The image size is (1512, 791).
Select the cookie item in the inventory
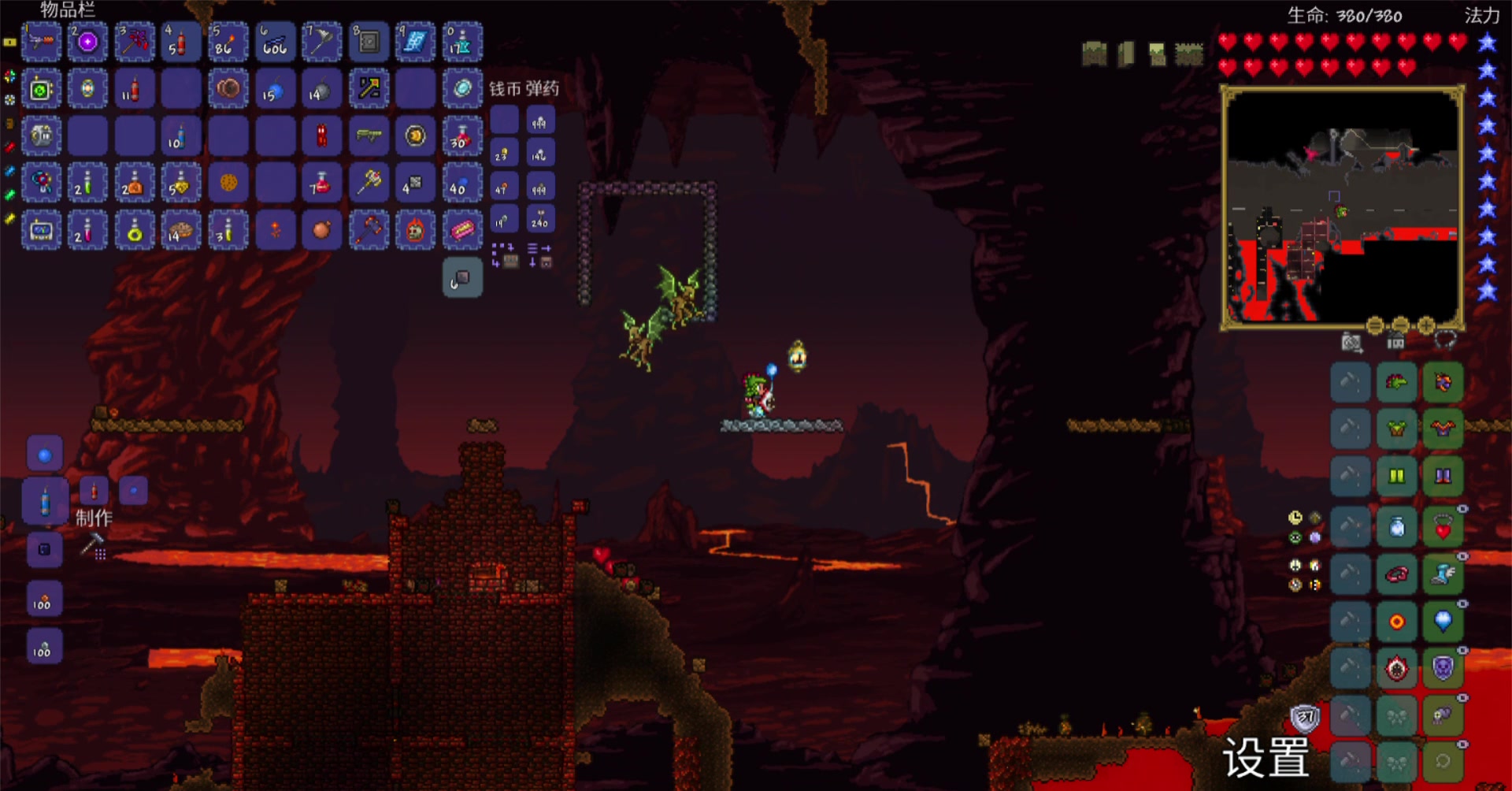click(228, 183)
